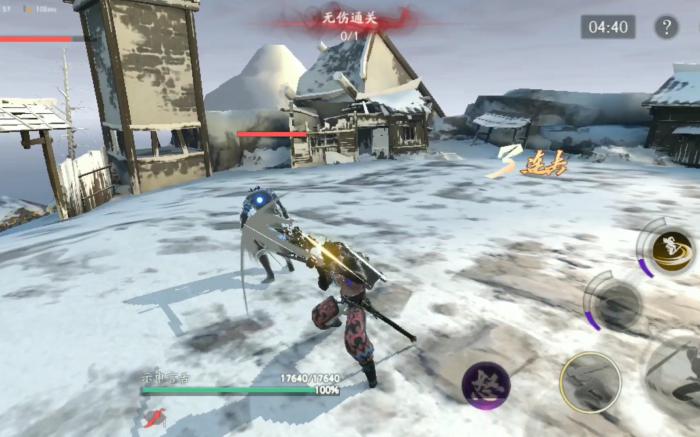The image size is (700, 437).
Task: Open the question mark help button
Action: tap(666, 27)
